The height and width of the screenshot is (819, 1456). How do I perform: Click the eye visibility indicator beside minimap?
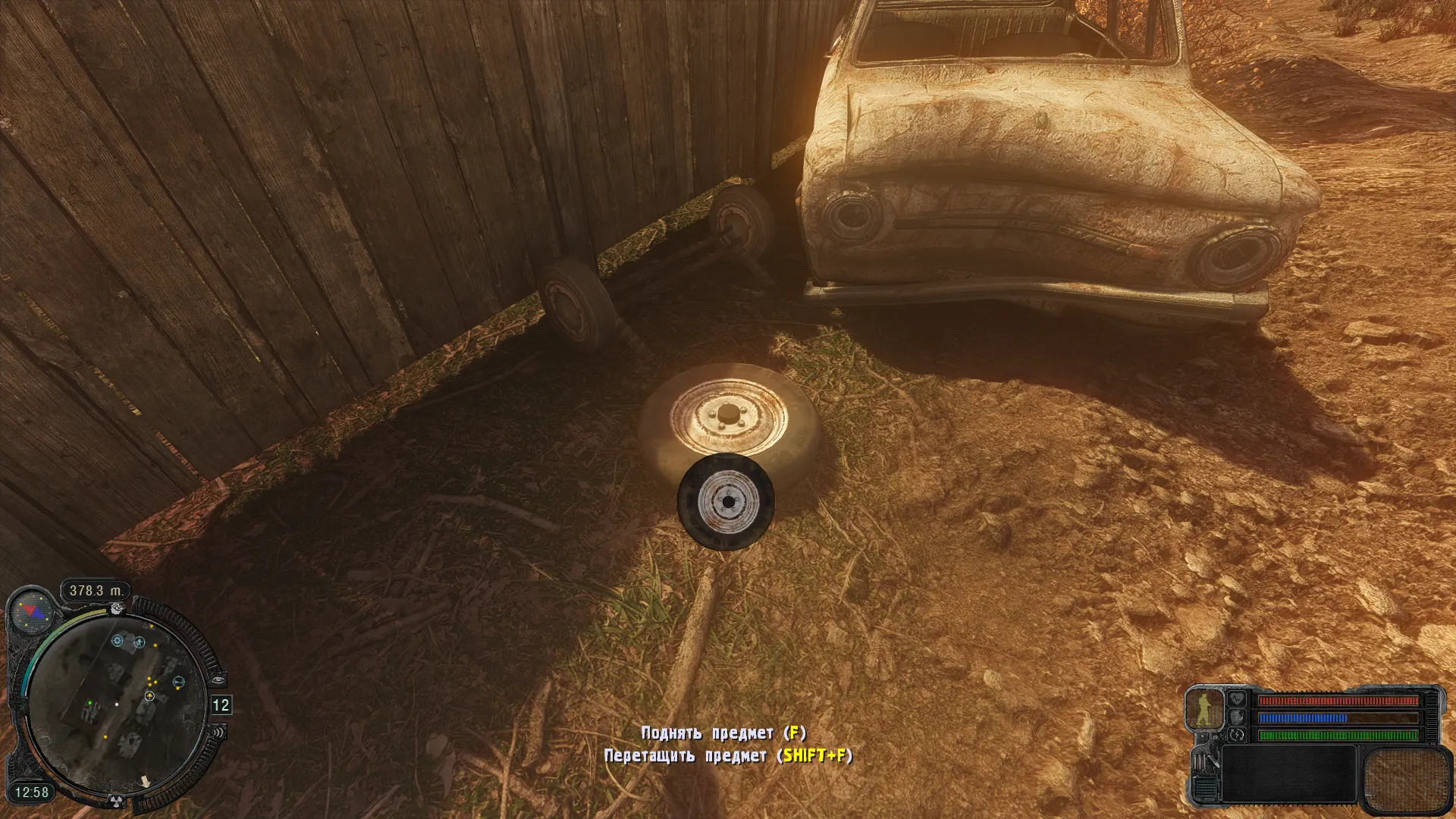pyautogui.click(x=217, y=680)
